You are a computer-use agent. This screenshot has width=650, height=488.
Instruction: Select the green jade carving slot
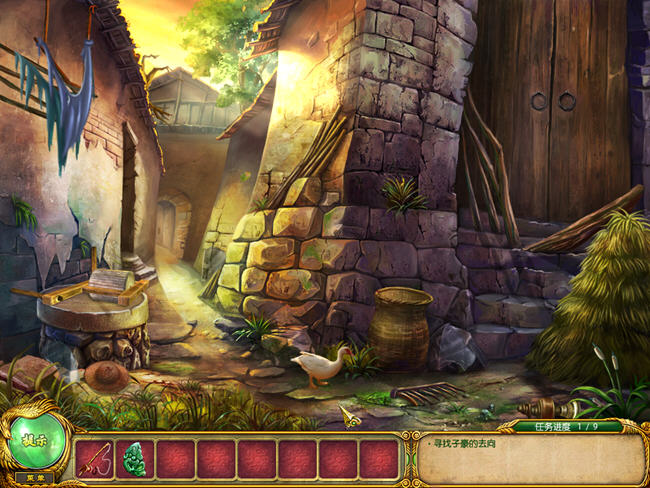[134, 459]
